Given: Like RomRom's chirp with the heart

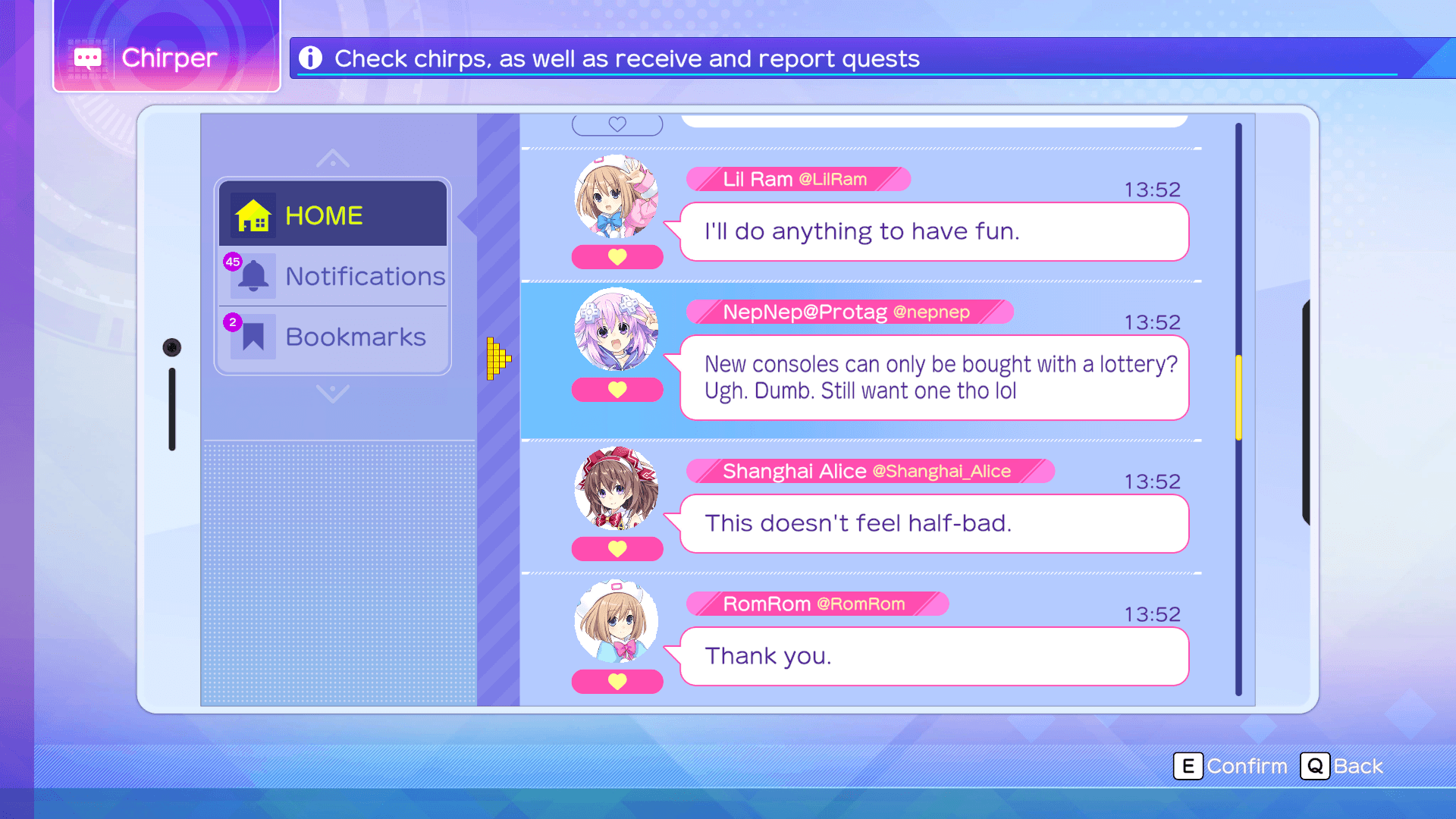Looking at the screenshot, I should tap(617, 682).
